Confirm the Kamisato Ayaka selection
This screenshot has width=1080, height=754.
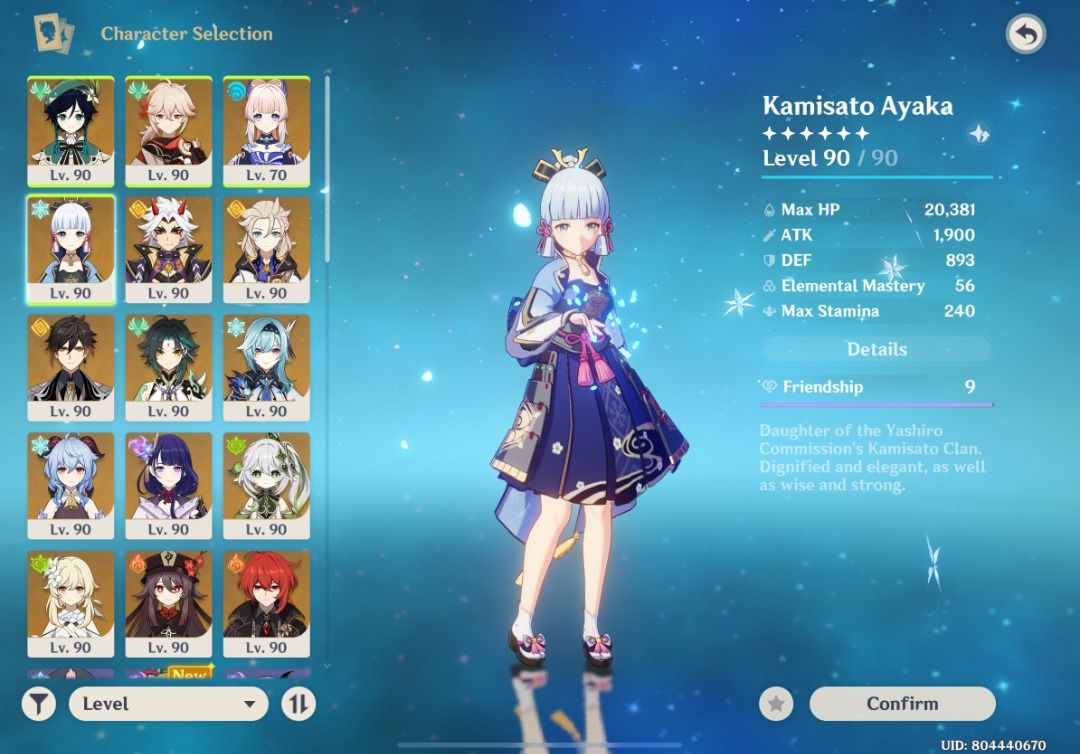[902, 703]
